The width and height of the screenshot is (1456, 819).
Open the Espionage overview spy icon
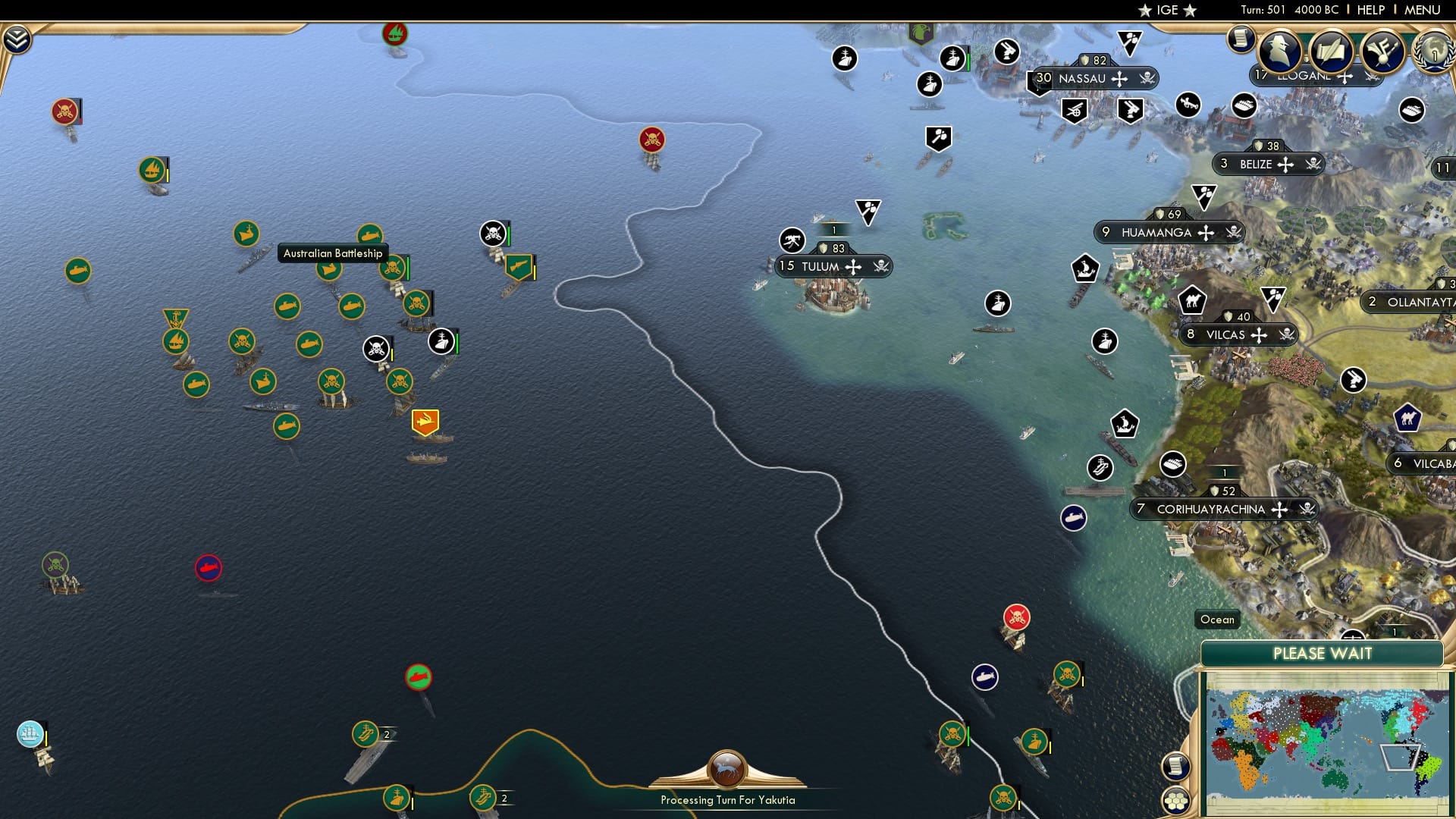[x=1279, y=52]
